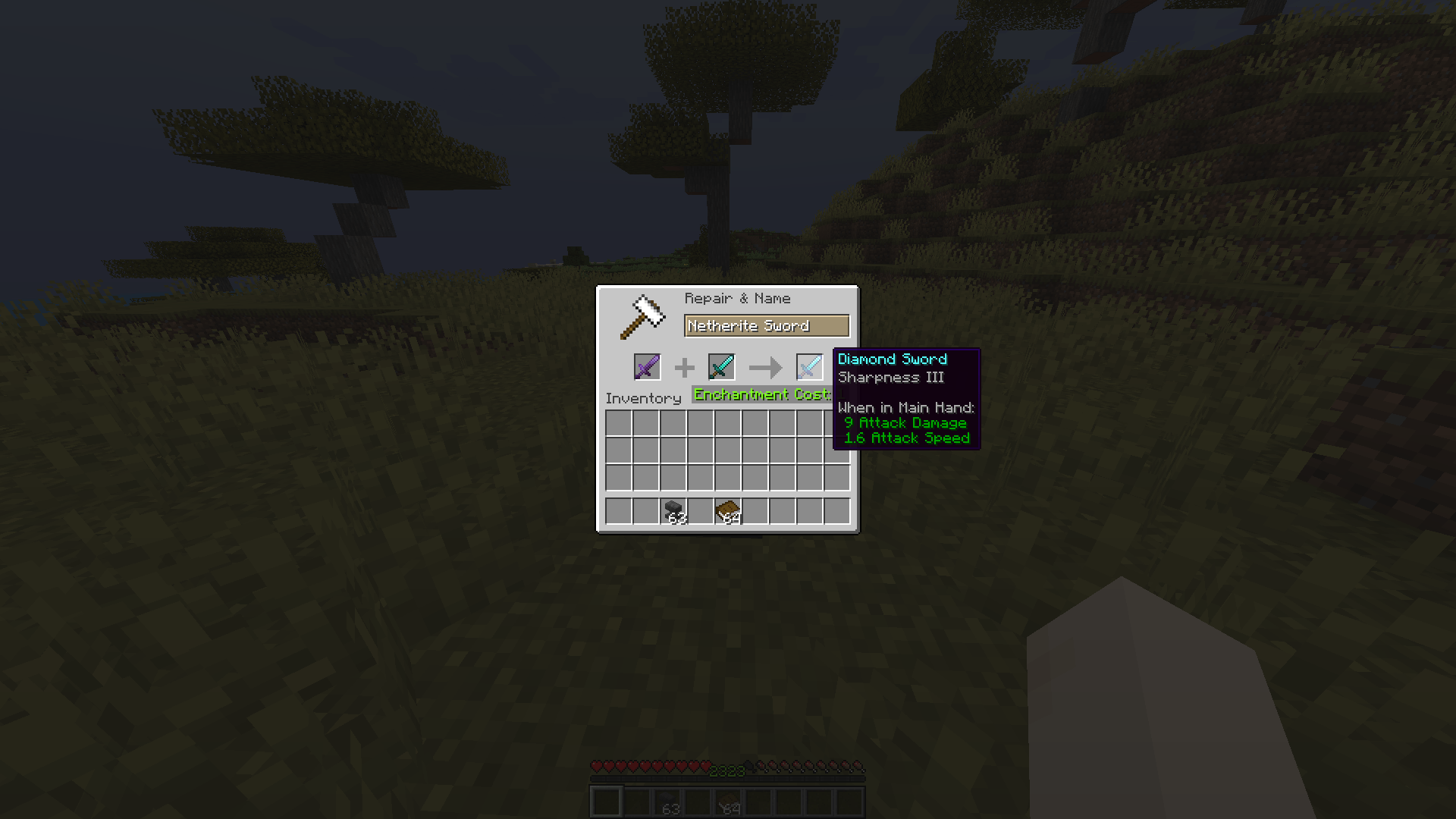Click the plus sign between the anvil slots
The width and height of the screenshot is (1456, 819).
click(685, 367)
